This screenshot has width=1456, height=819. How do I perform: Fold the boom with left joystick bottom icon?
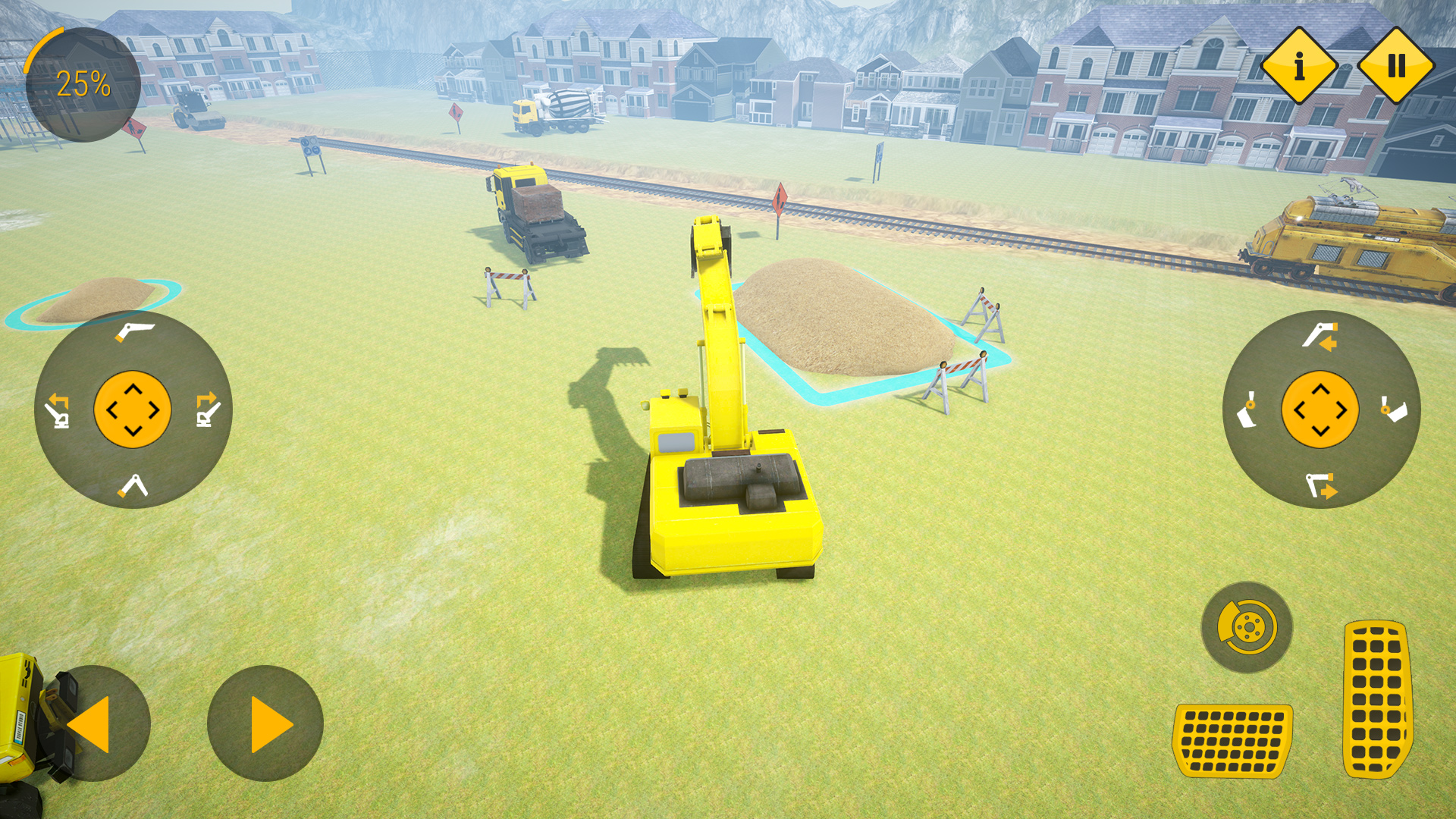click(133, 486)
